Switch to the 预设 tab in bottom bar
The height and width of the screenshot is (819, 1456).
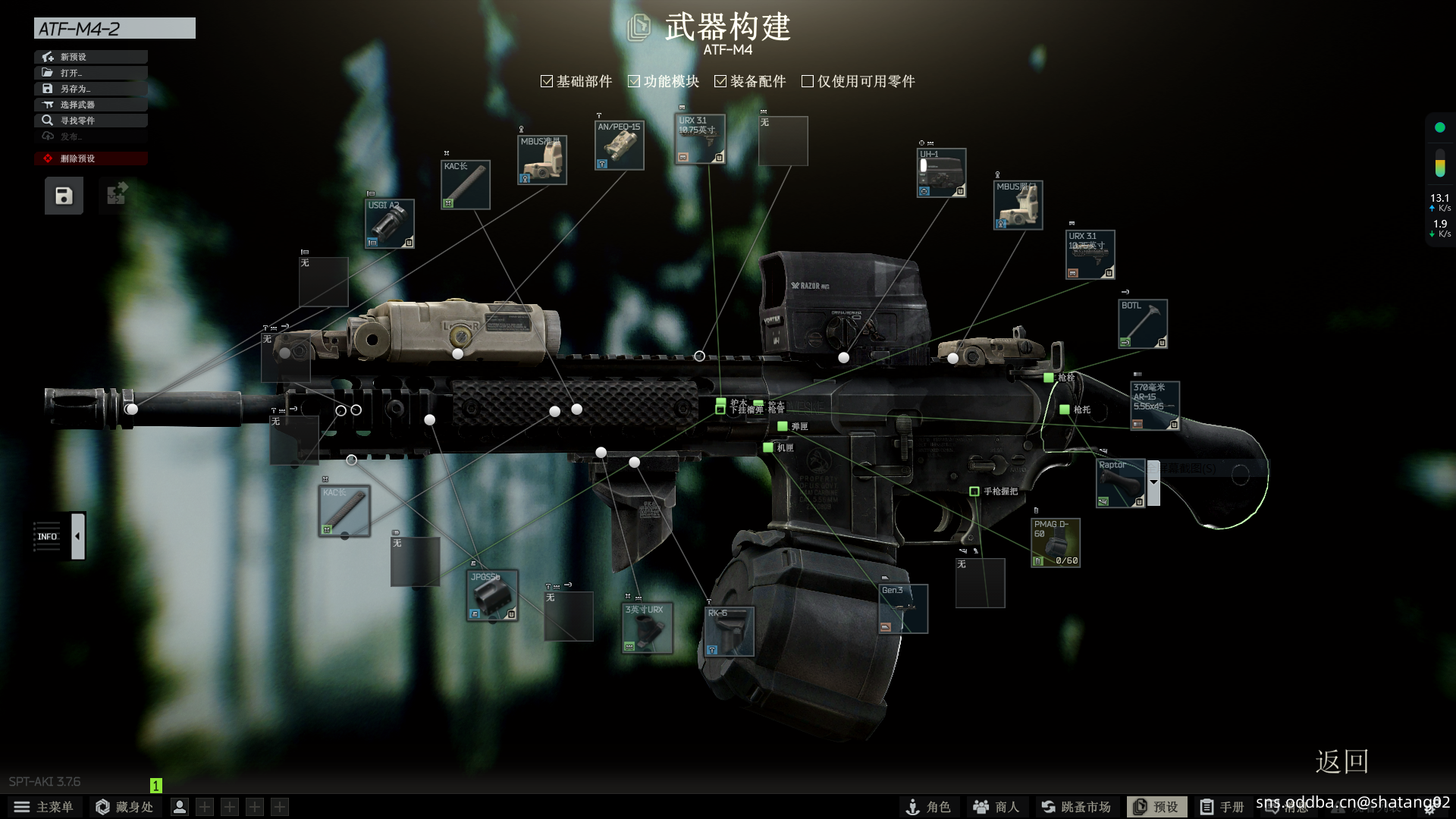click(x=1158, y=807)
